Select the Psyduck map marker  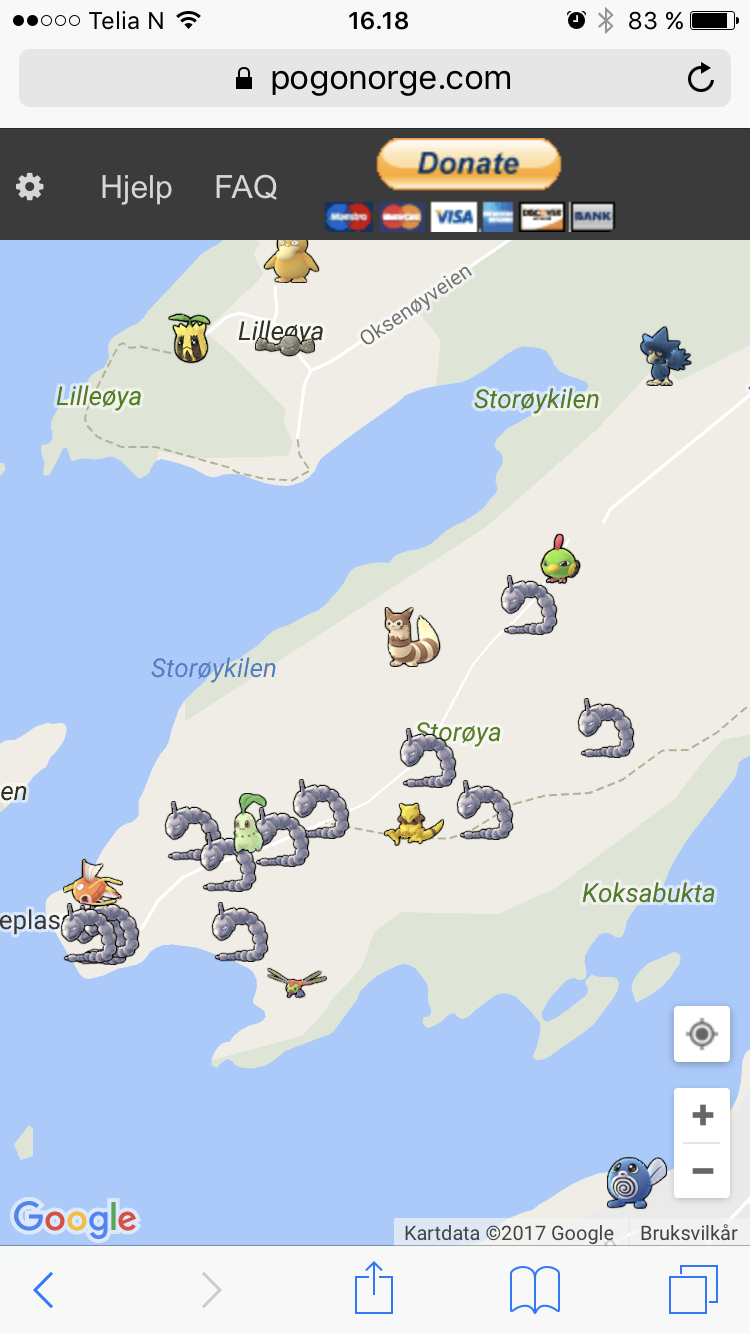click(x=291, y=259)
